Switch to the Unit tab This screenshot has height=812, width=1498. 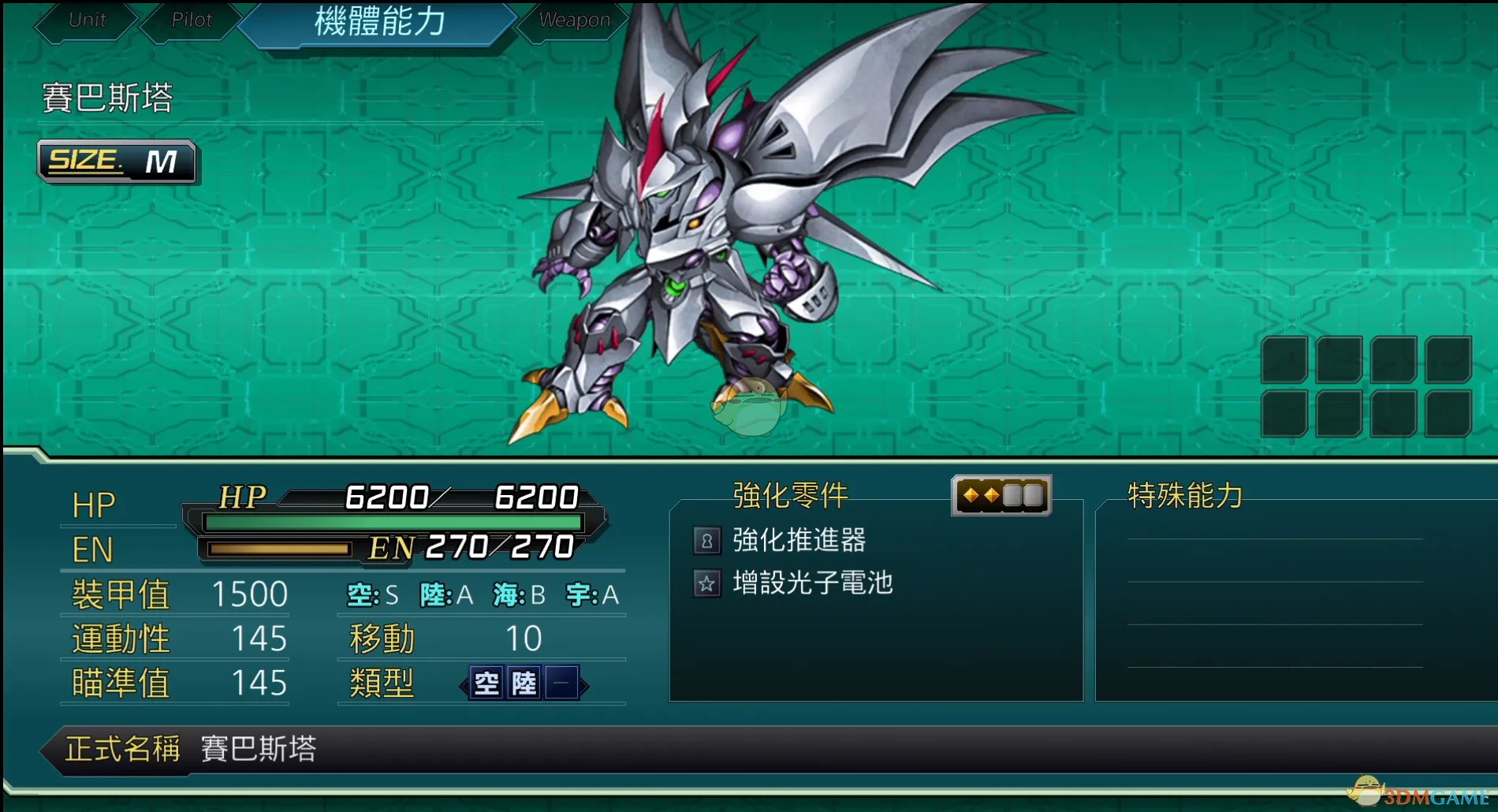[x=87, y=20]
